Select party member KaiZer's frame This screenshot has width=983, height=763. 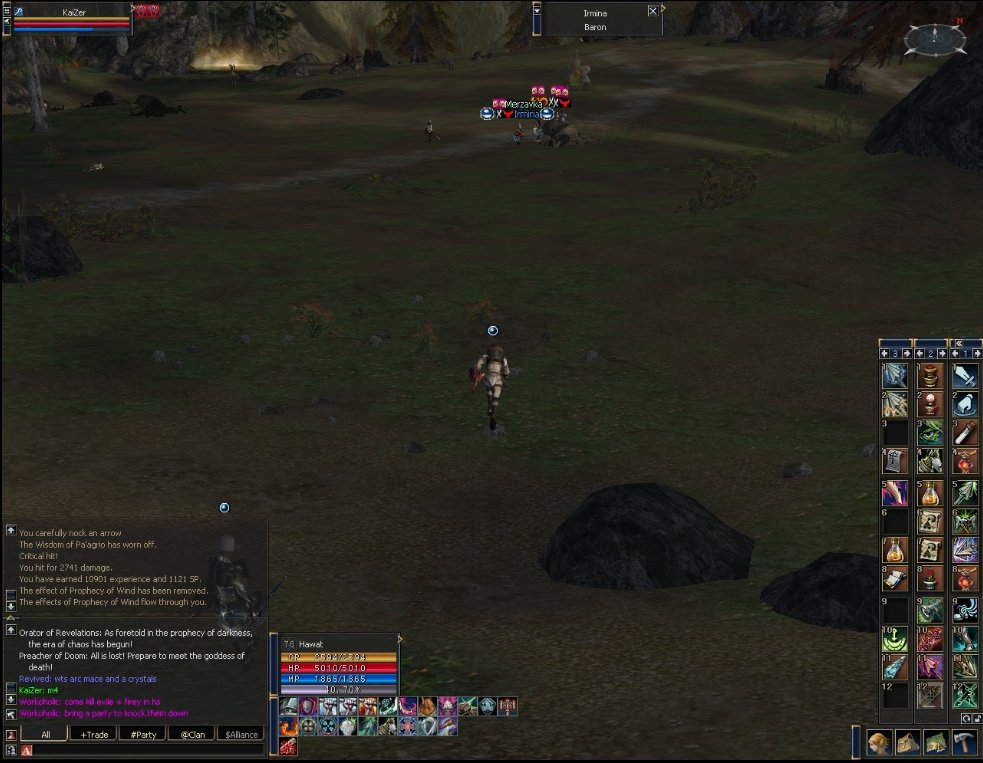click(68, 18)
